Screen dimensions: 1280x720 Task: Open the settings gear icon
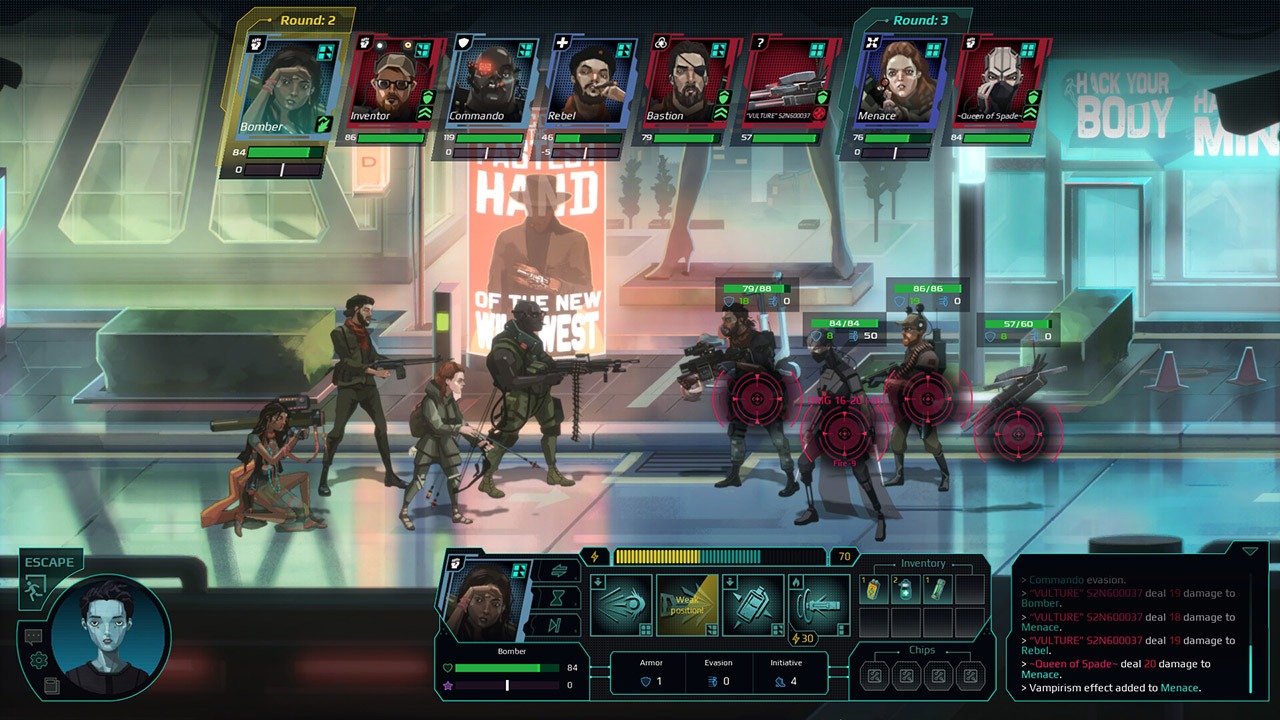point(39,660)
